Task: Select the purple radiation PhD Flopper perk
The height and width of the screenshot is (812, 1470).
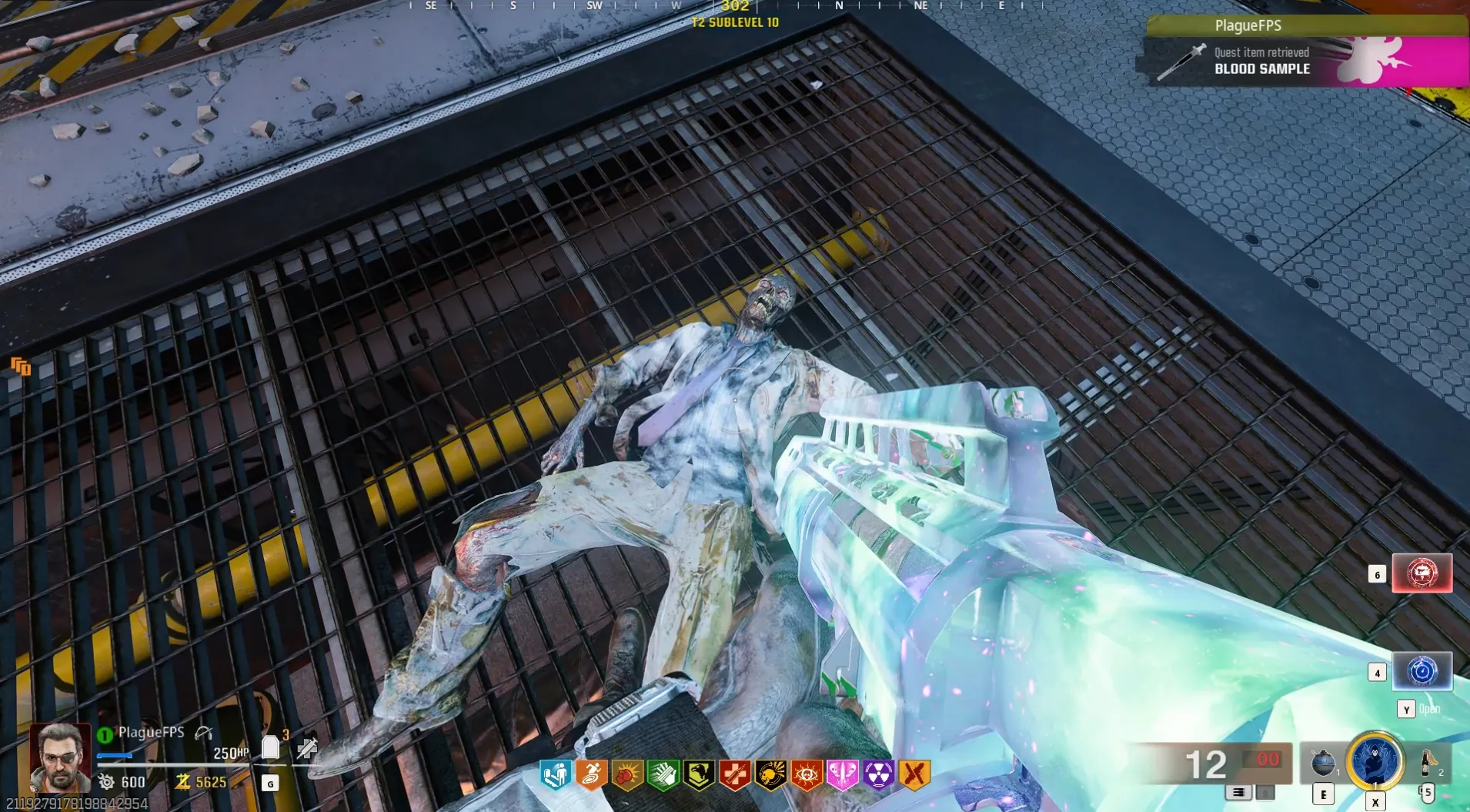Action: pos(878,775)
